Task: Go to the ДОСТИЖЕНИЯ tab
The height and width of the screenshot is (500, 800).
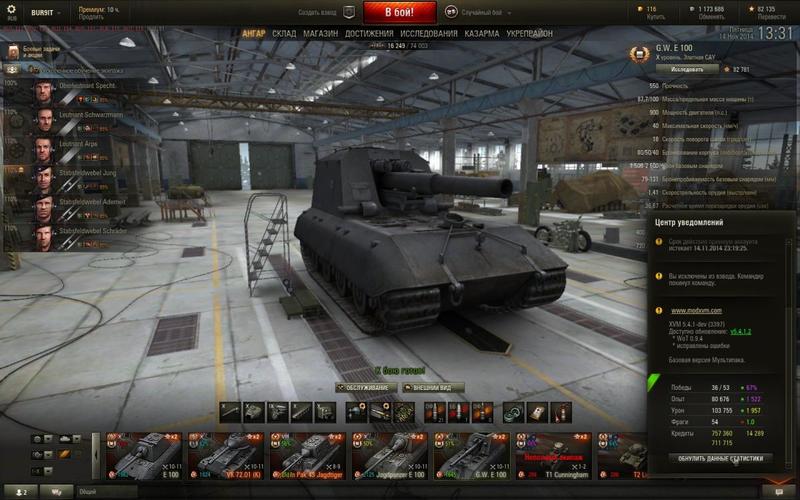Action: pyautogui.click(x=369, y=33)
